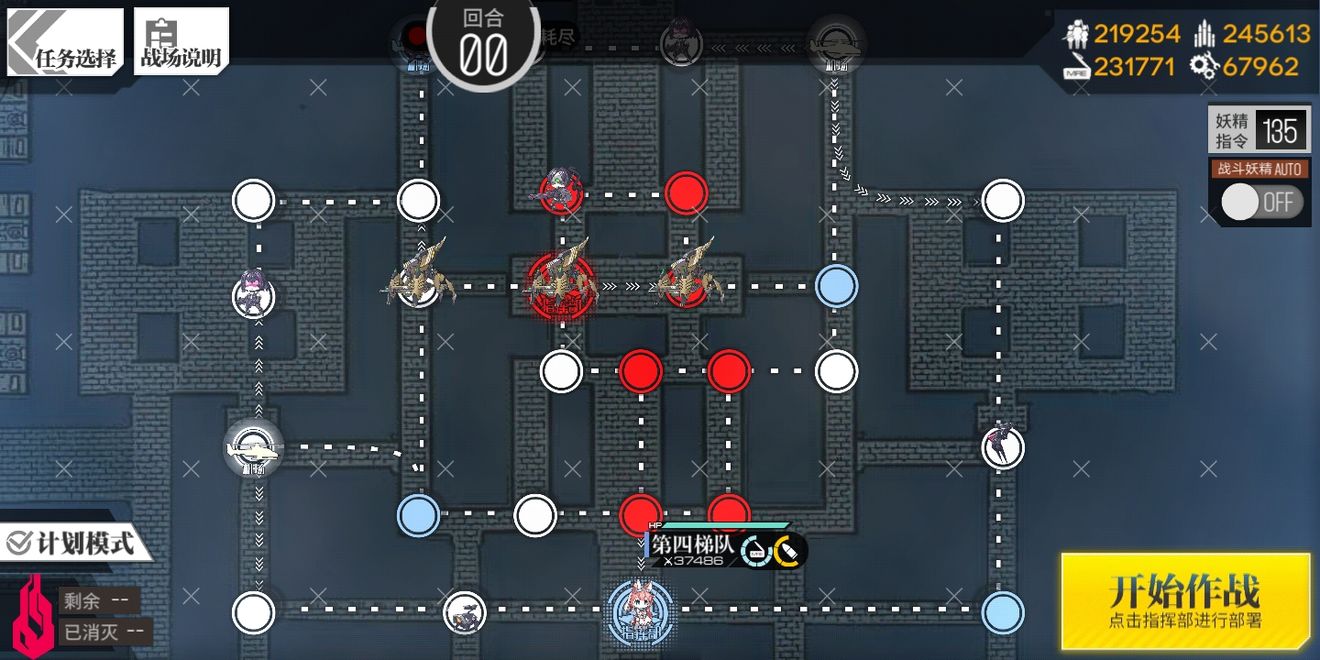Open battlefield description (战场说明)
The width and height of the screenshot is (1320, 660).
click(x=181, y=42)
